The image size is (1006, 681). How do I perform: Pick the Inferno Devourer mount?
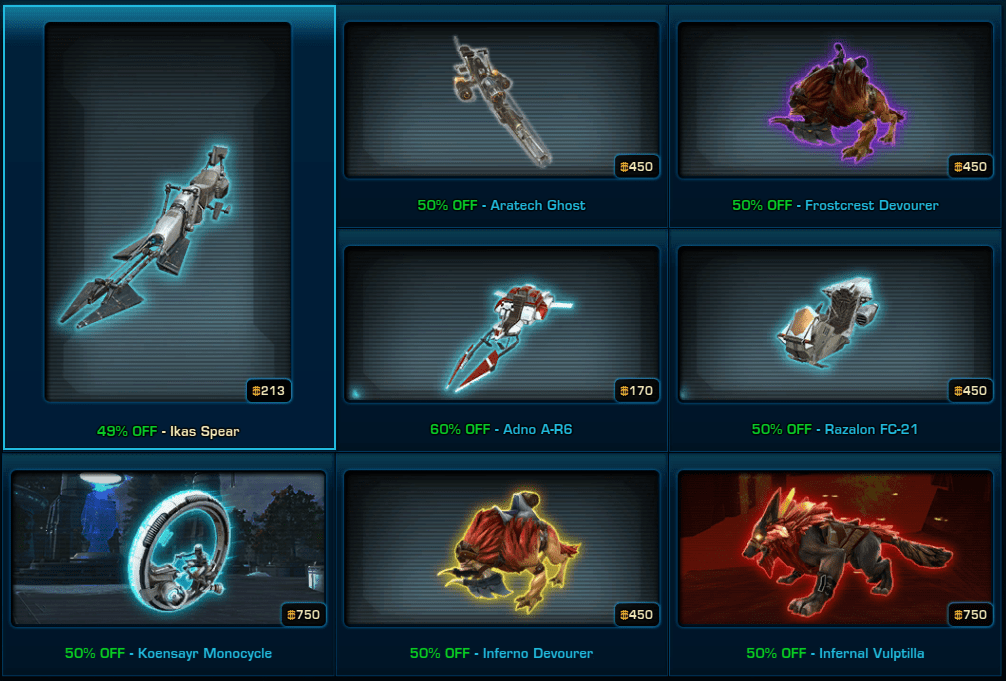click(501, 548)
